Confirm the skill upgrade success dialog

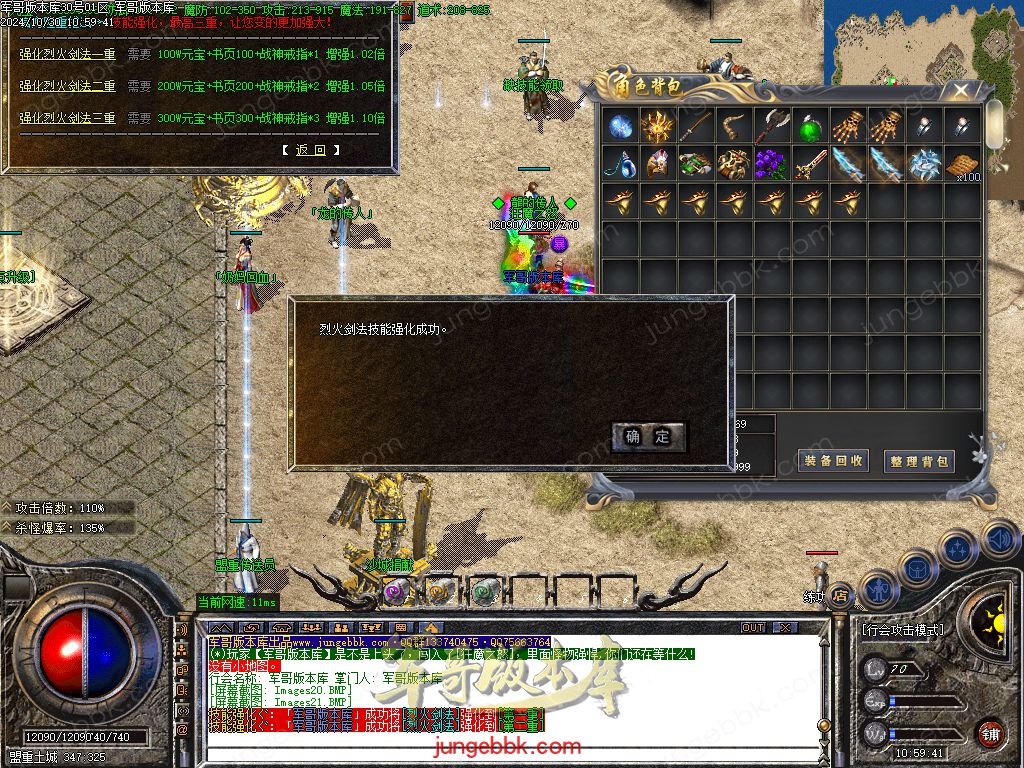pos(648,436)
